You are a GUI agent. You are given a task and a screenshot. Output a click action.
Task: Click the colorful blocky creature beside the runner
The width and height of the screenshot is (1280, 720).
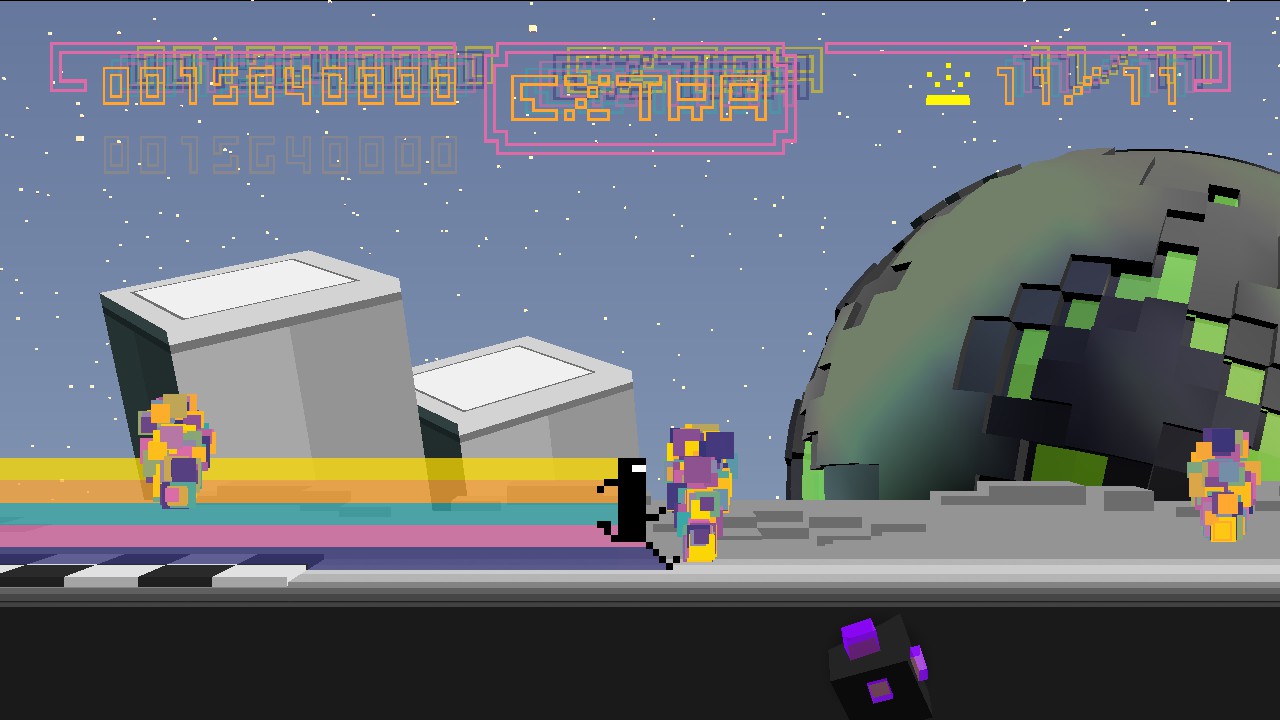click(698, 490)
